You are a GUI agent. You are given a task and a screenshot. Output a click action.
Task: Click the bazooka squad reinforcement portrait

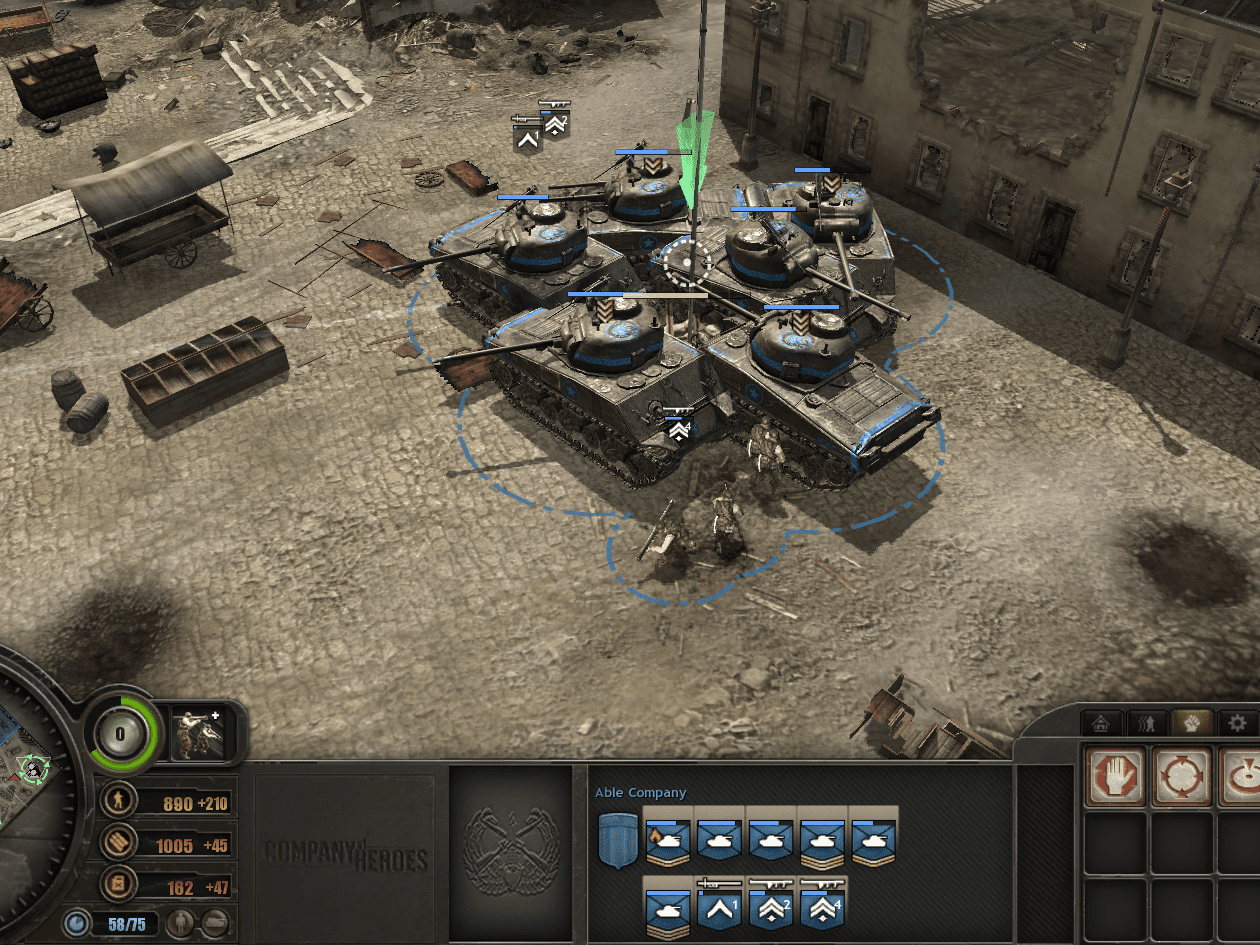pyautogui.click(x=196, y=732)
